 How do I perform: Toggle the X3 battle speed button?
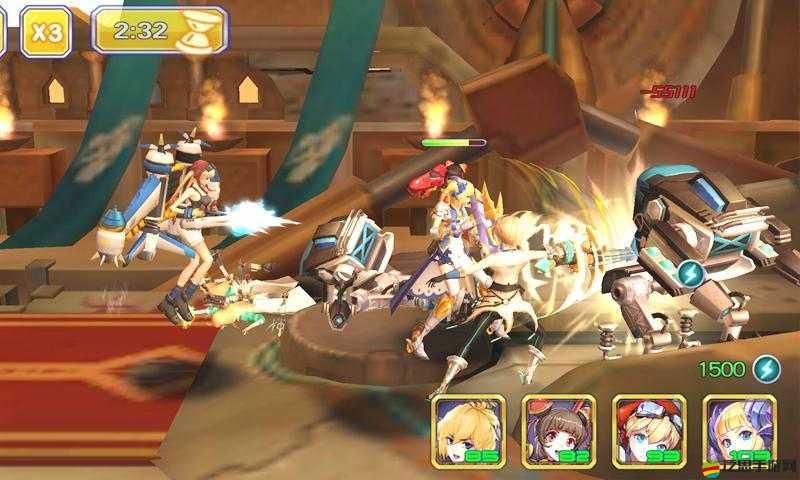click(x=45, y=31)
